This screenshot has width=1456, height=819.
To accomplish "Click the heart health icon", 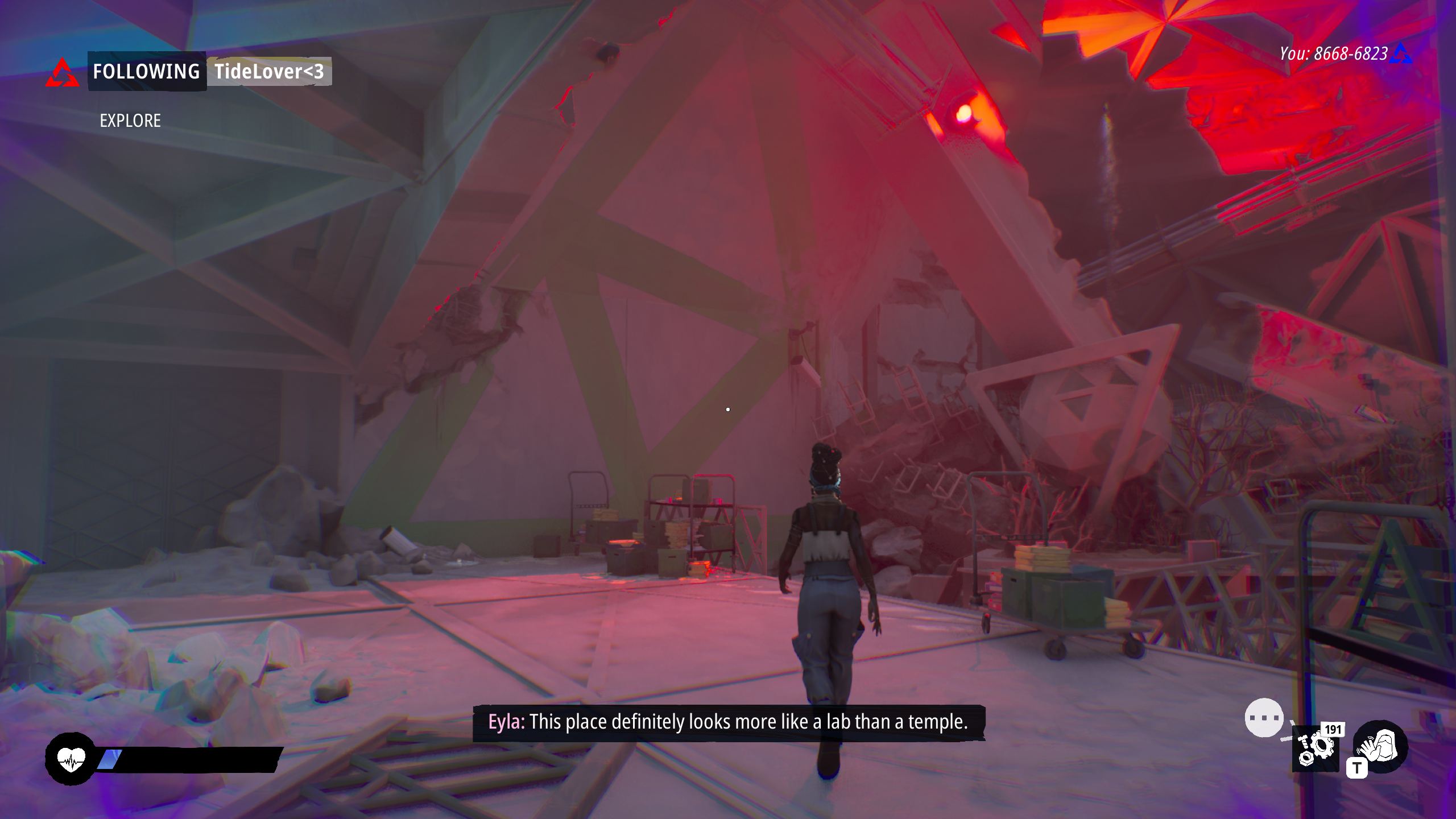I will click(x=71, y=759).
